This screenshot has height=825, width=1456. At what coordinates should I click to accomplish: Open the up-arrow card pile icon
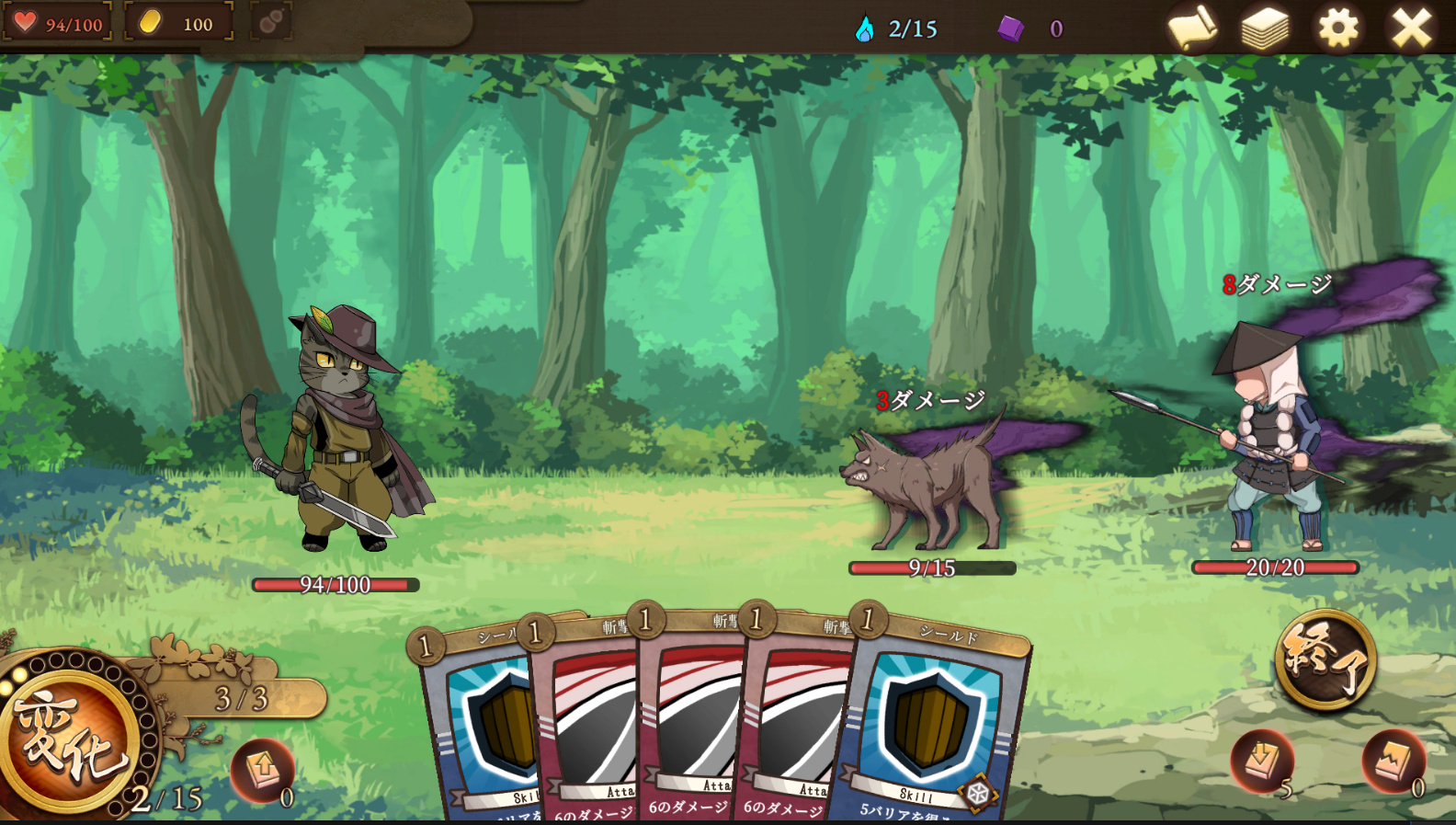click(x=262, y=769)
